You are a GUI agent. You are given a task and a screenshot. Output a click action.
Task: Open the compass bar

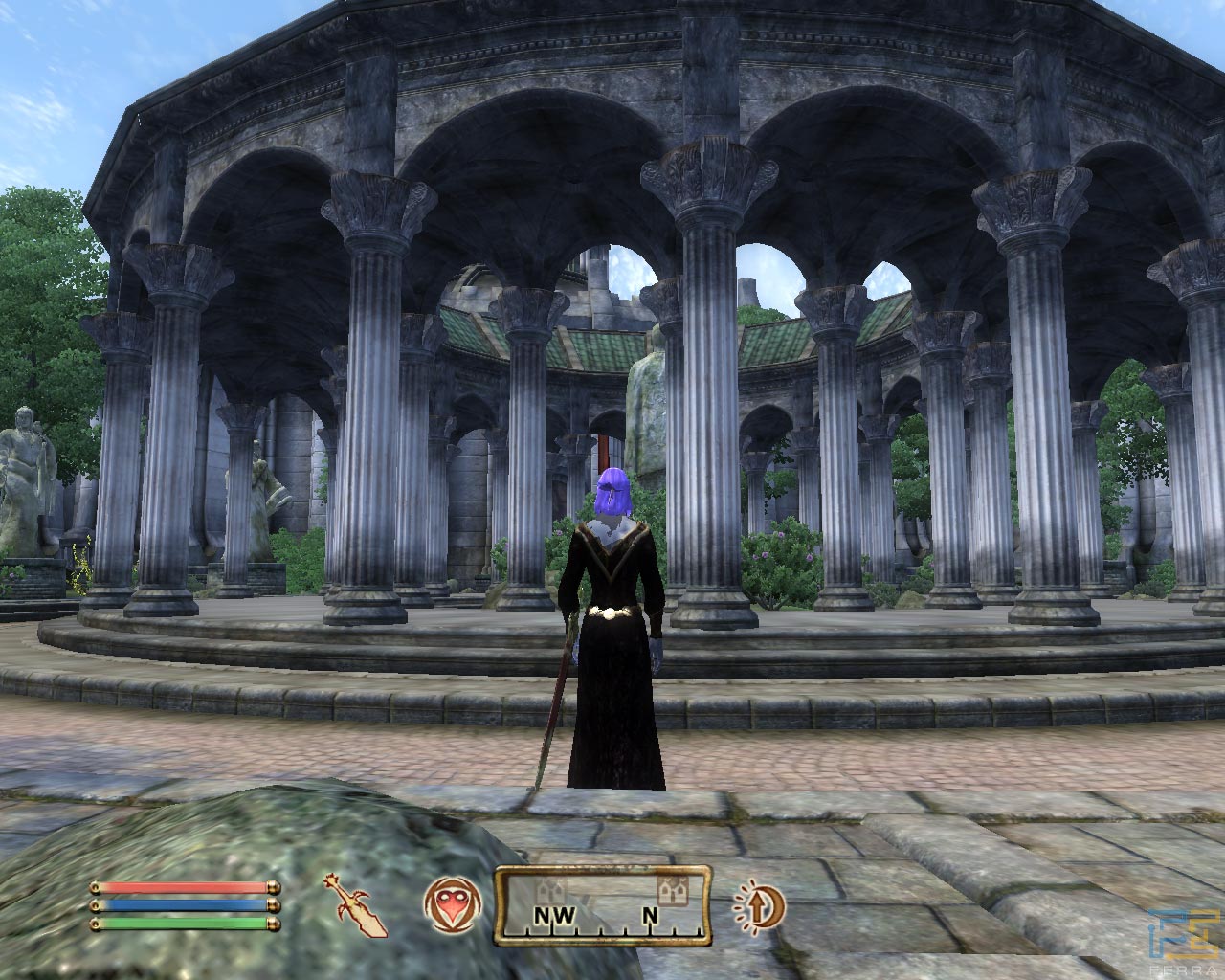tap(602, 904)
